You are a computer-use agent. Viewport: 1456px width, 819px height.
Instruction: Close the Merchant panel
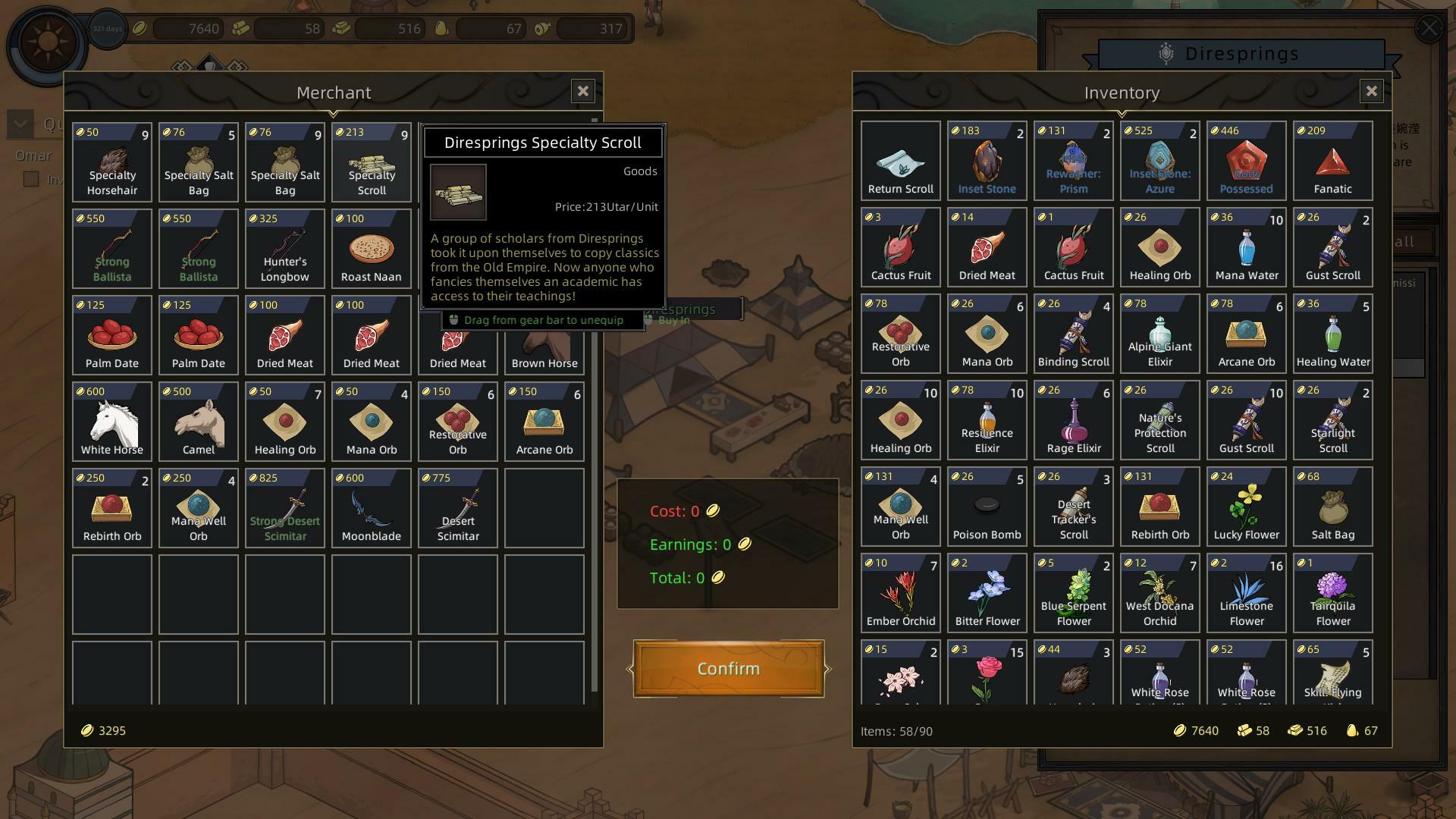(x=582, y=92)
